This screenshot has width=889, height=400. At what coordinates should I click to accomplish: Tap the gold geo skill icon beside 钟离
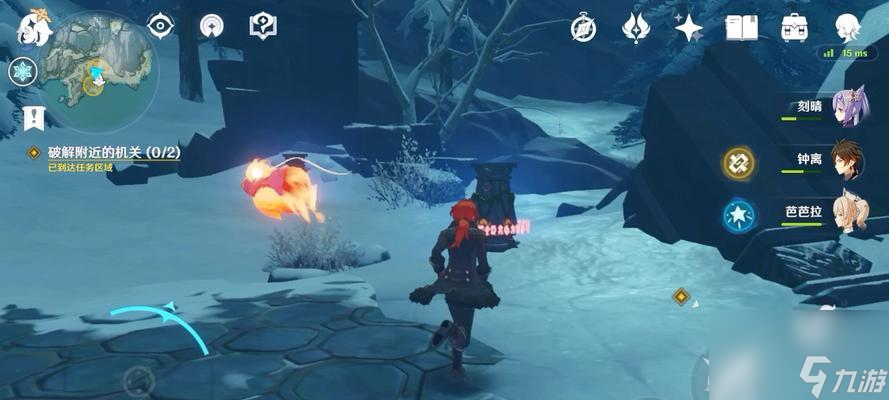[x=738, y=161]
